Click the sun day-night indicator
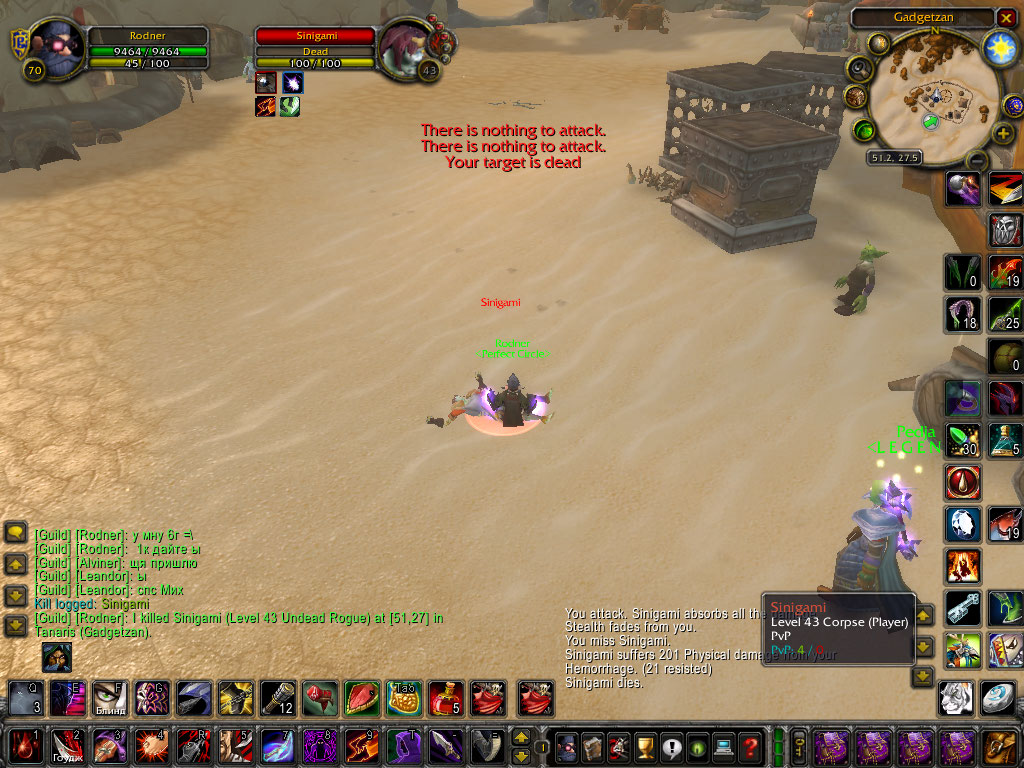Screen dimensions: 1024x768 (999, 46)
